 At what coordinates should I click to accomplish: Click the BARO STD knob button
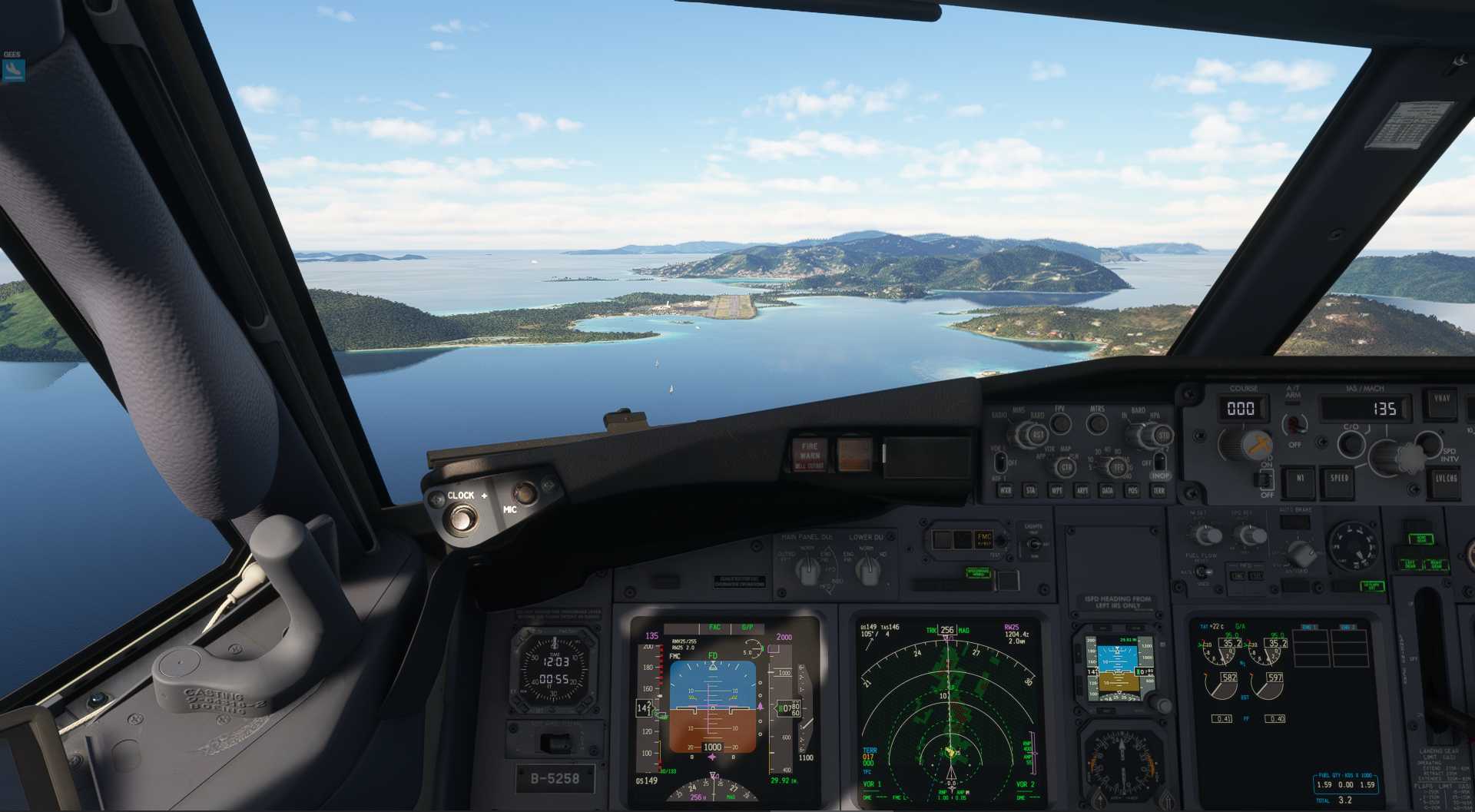1162,436
